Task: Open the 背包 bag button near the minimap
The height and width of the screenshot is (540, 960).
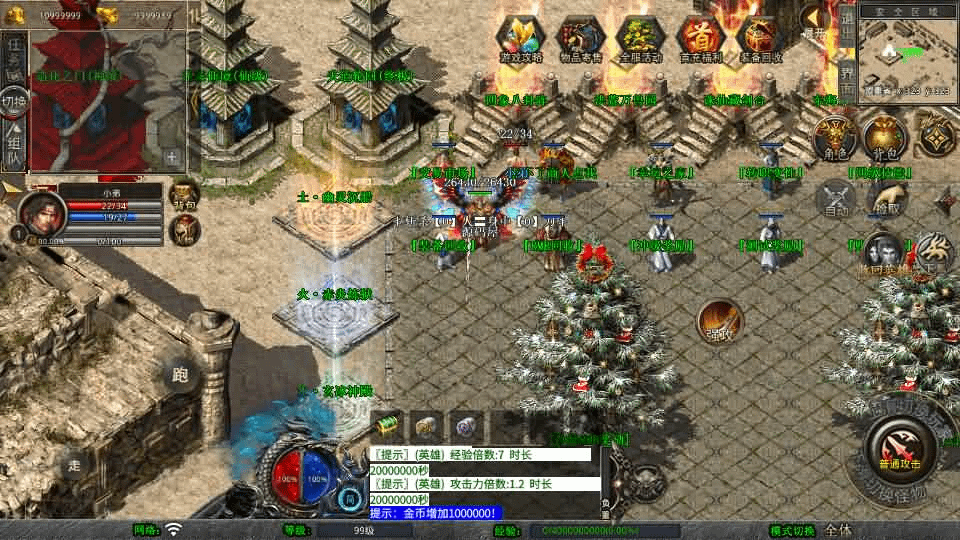Action: click(883, 138)
